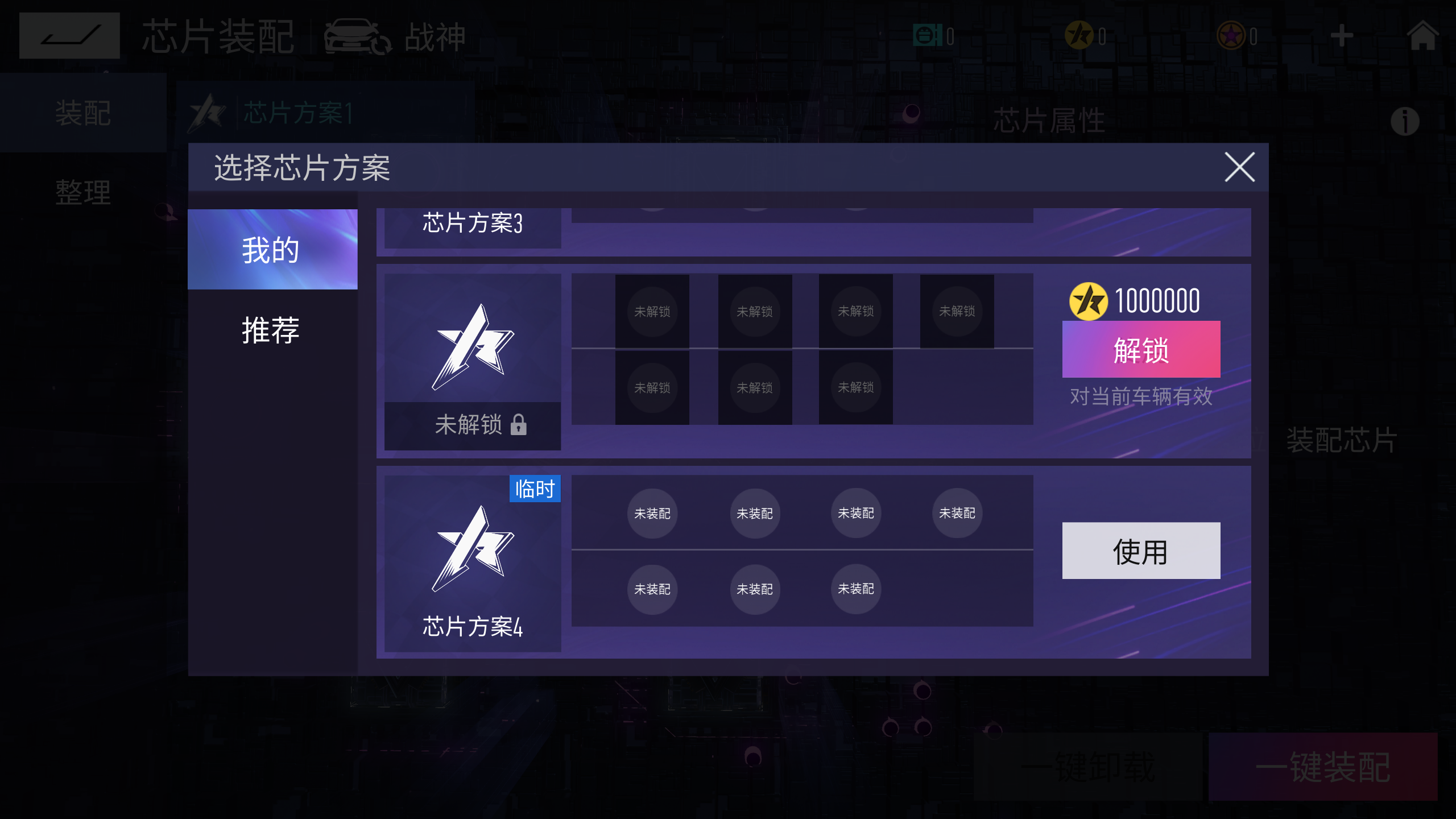
Task: Click an empty 未装配 chip slot
Action: click(x=652, y=514)
